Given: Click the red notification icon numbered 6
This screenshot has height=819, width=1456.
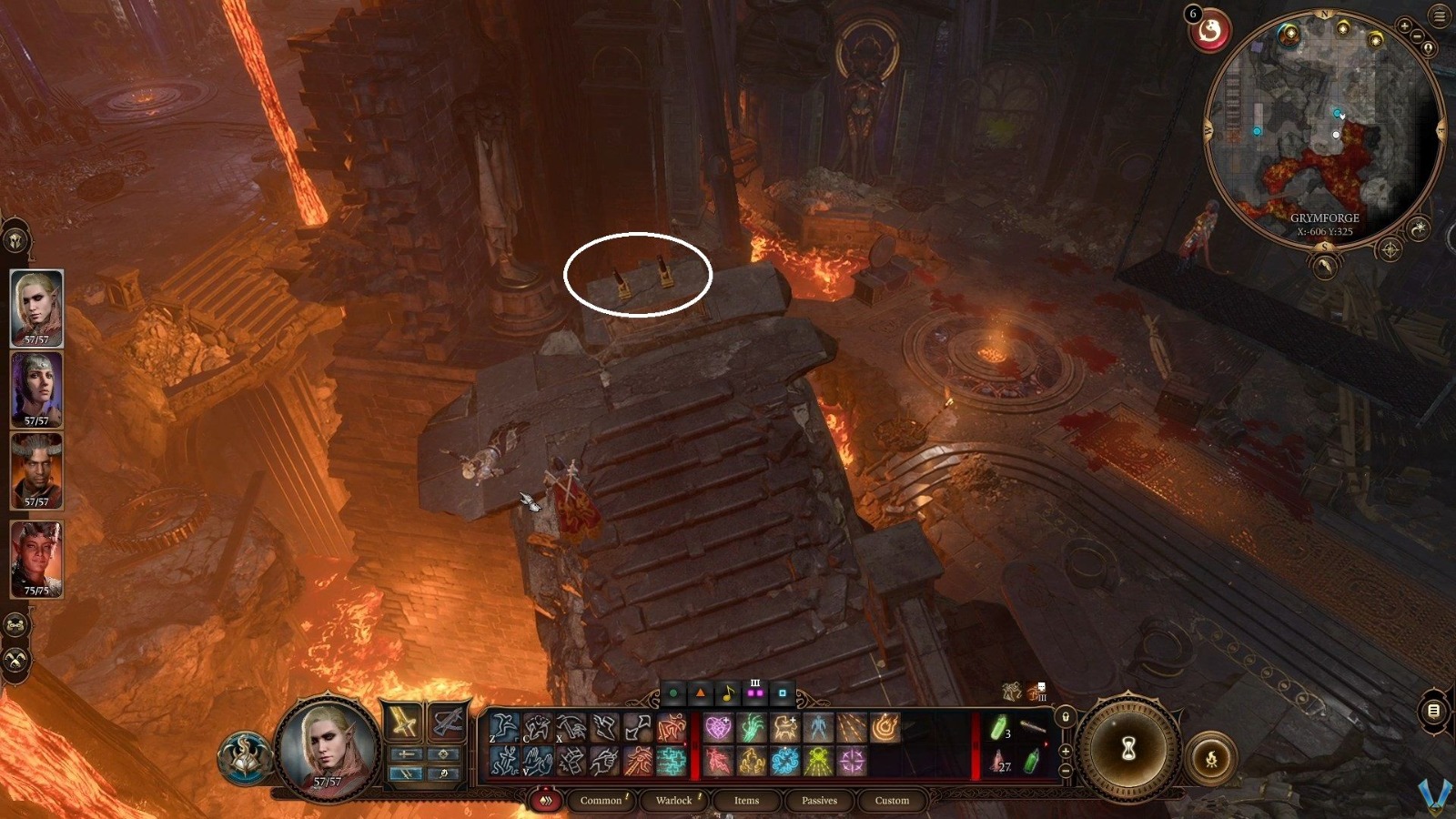Looking at the screenshot, I should click(x=1210, y=29).
